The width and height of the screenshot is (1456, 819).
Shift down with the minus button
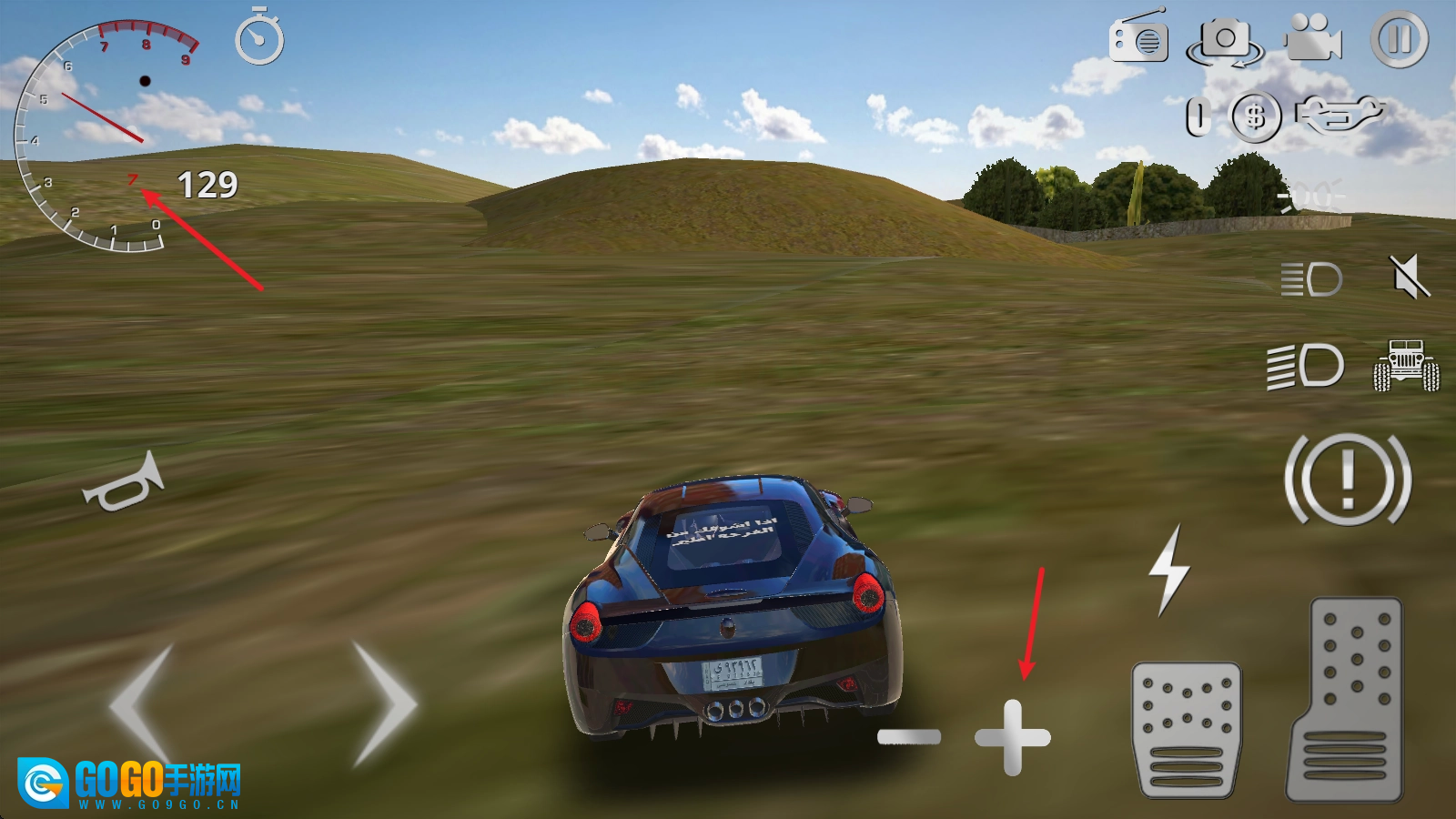pyautogui.click(x=909, y=737)
